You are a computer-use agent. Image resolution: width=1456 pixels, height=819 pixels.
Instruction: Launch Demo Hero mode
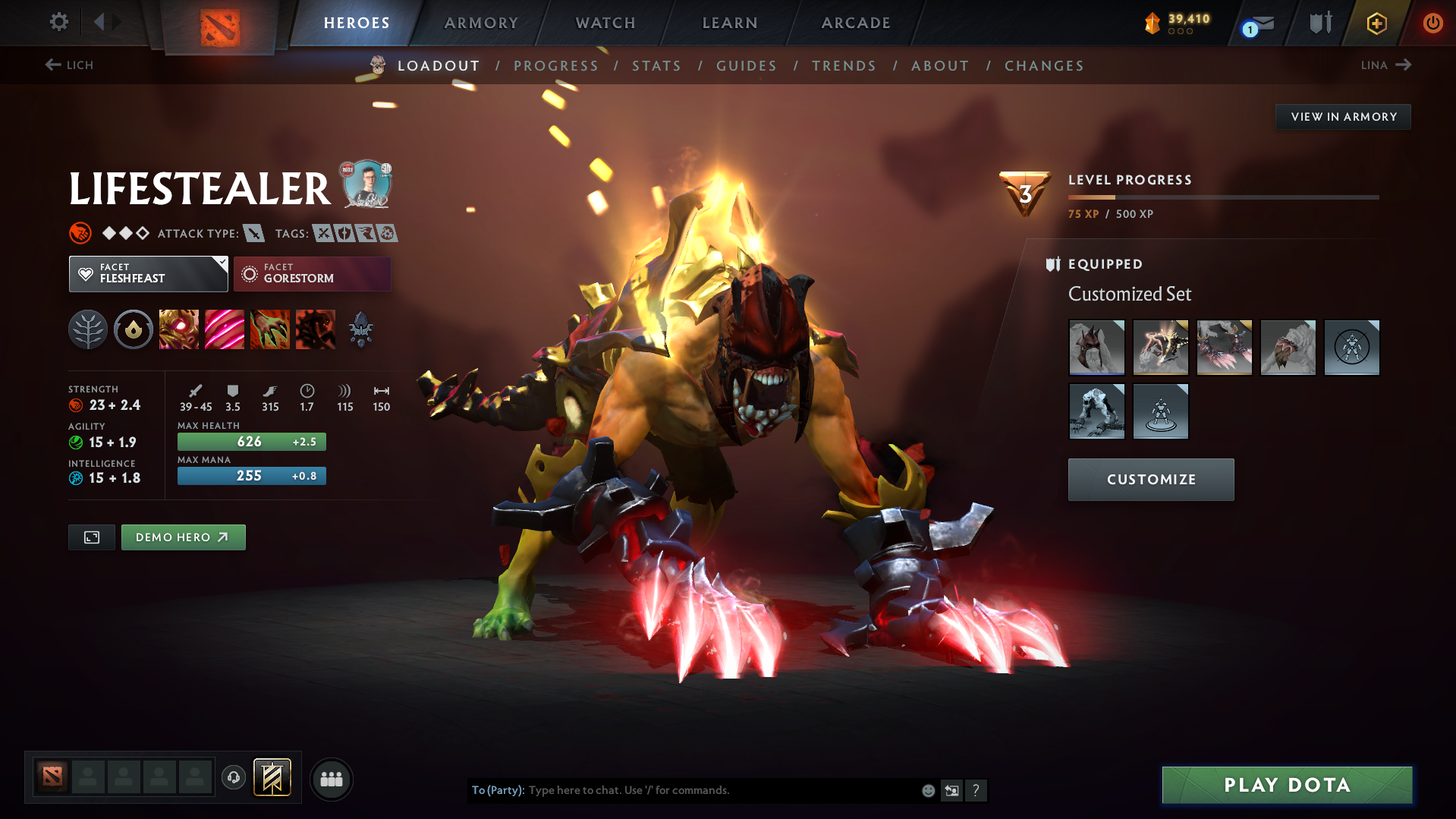click(x=183, y=537)
